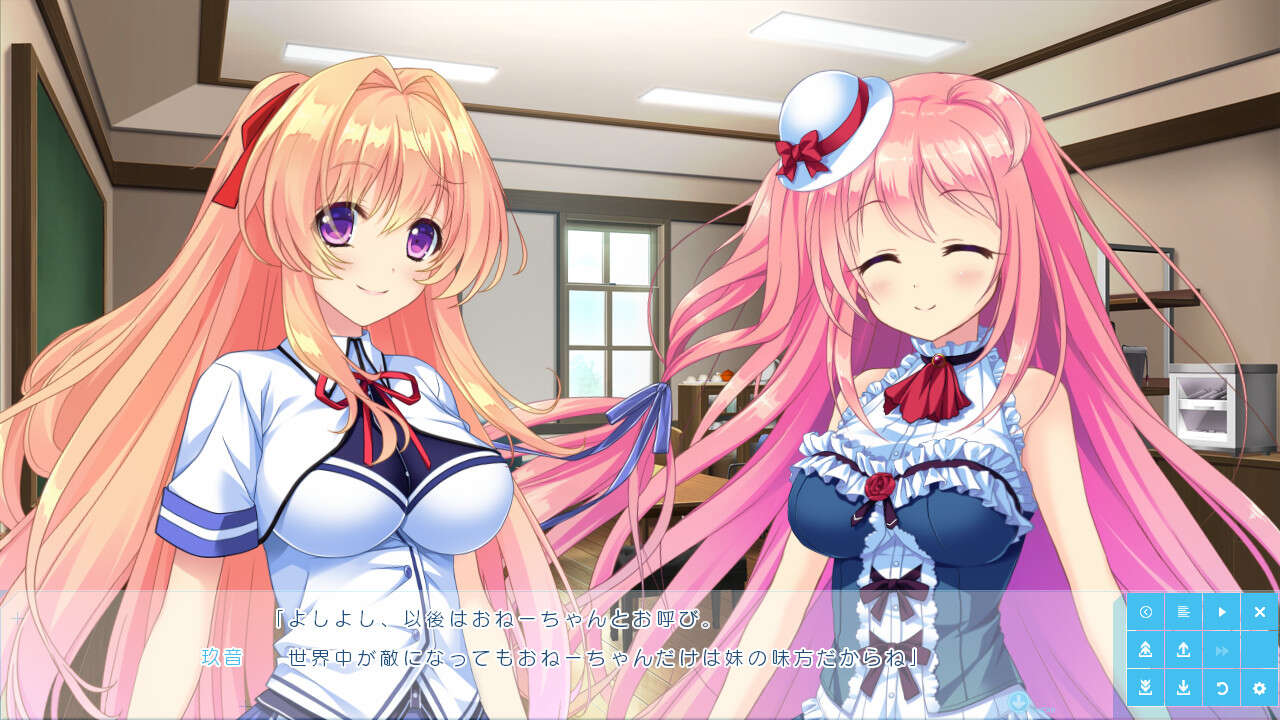The width and height of the screenshot is (1280, 720).
Task: Open game settings with the gear icon
Action: [1260, 687]
